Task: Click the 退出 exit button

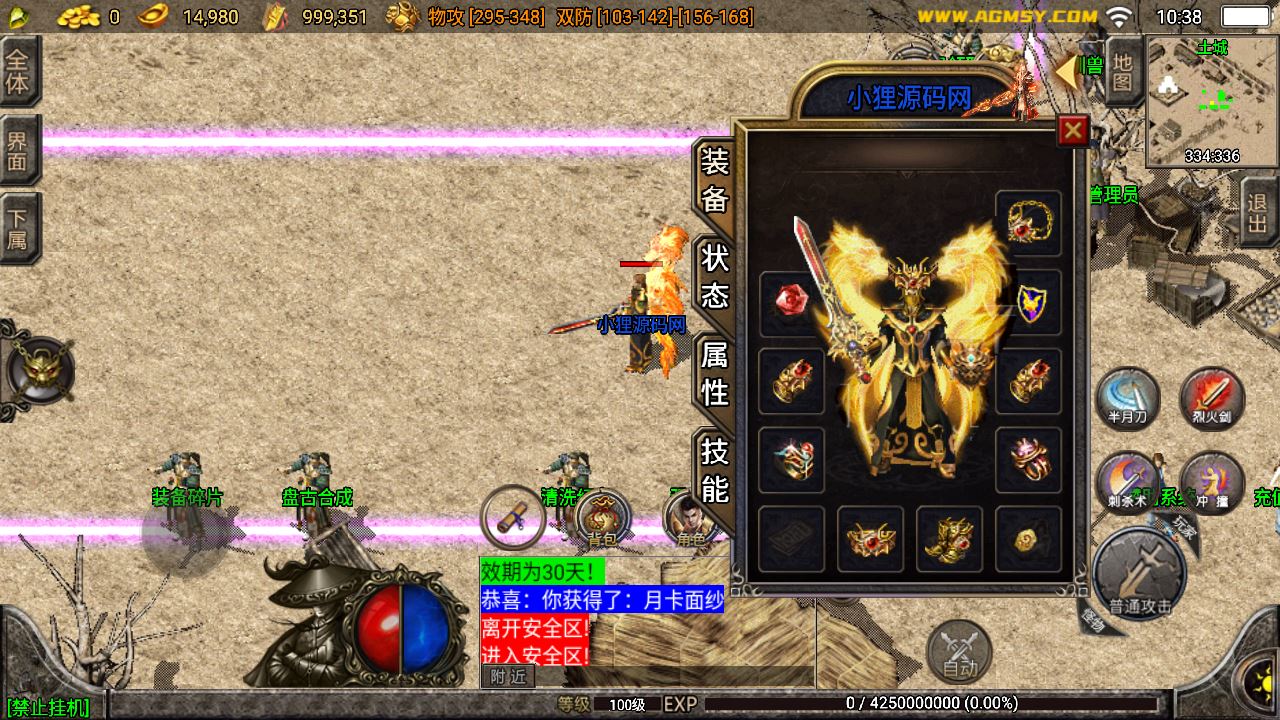Action: 1259,212
